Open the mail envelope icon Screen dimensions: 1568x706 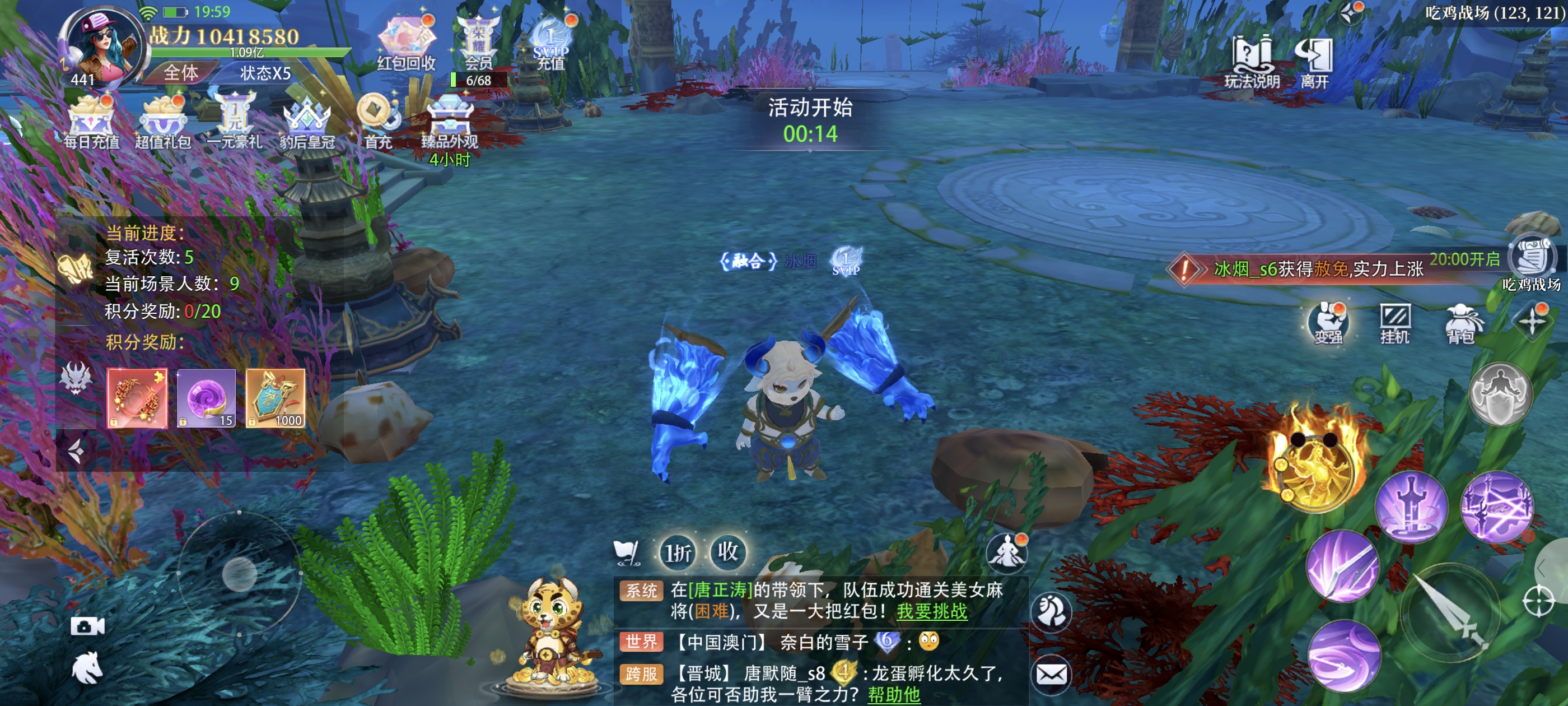(1052, 674)
